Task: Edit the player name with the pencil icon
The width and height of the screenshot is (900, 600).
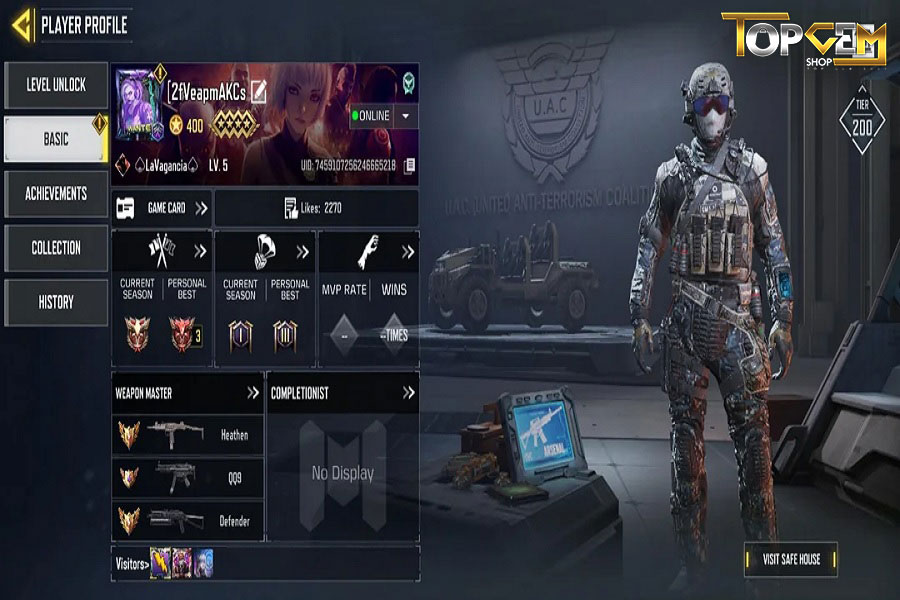Action: (x=260, y=92)
